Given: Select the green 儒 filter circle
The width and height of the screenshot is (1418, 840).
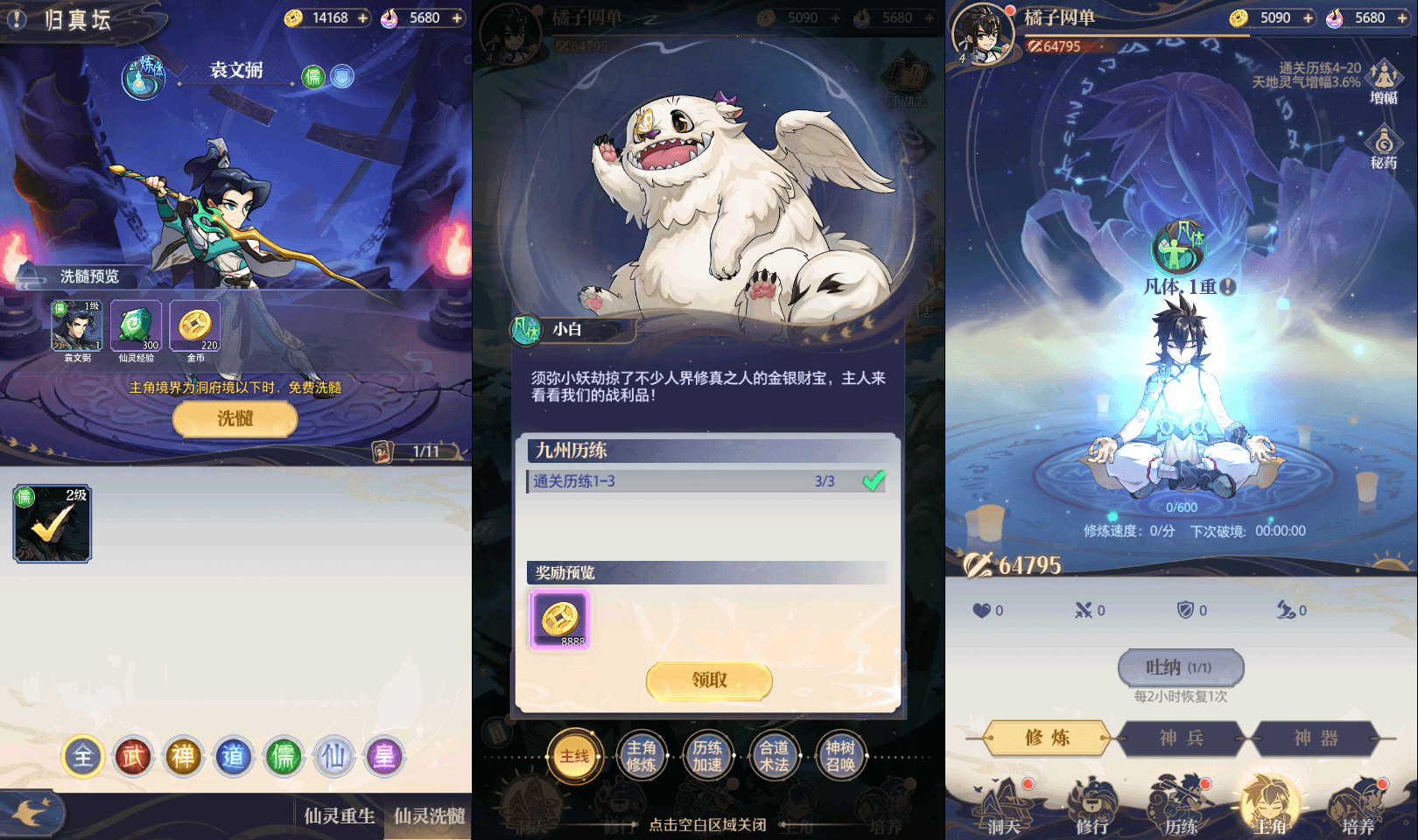Looking at the screenshot, I should (x=284, y=756).
